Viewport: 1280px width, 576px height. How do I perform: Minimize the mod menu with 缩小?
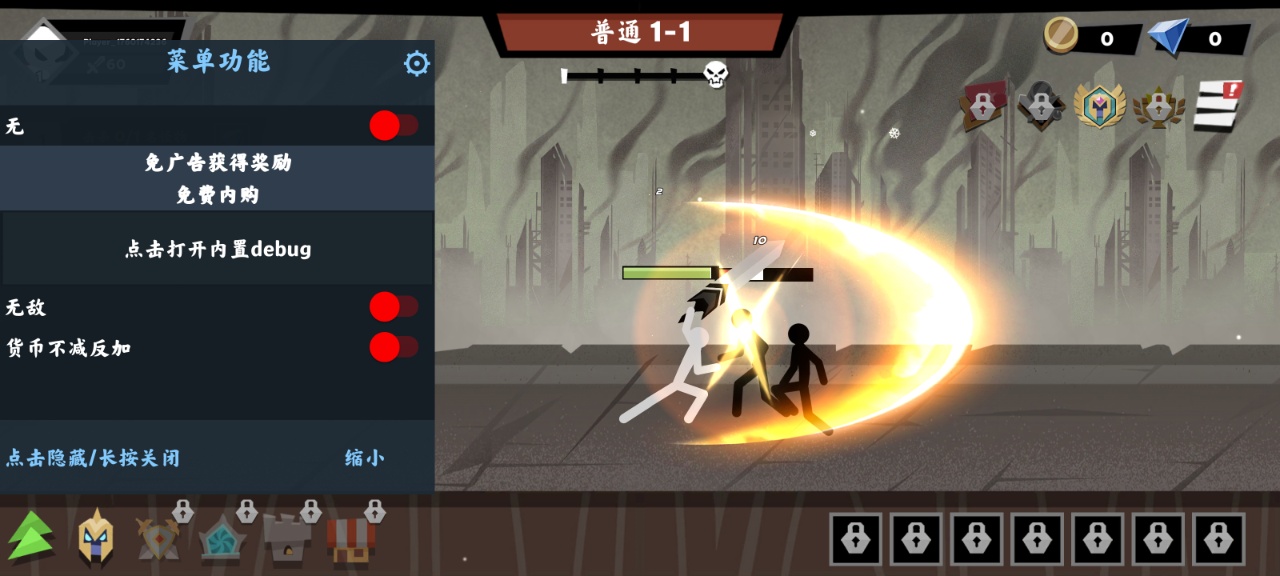click(364, 458)
